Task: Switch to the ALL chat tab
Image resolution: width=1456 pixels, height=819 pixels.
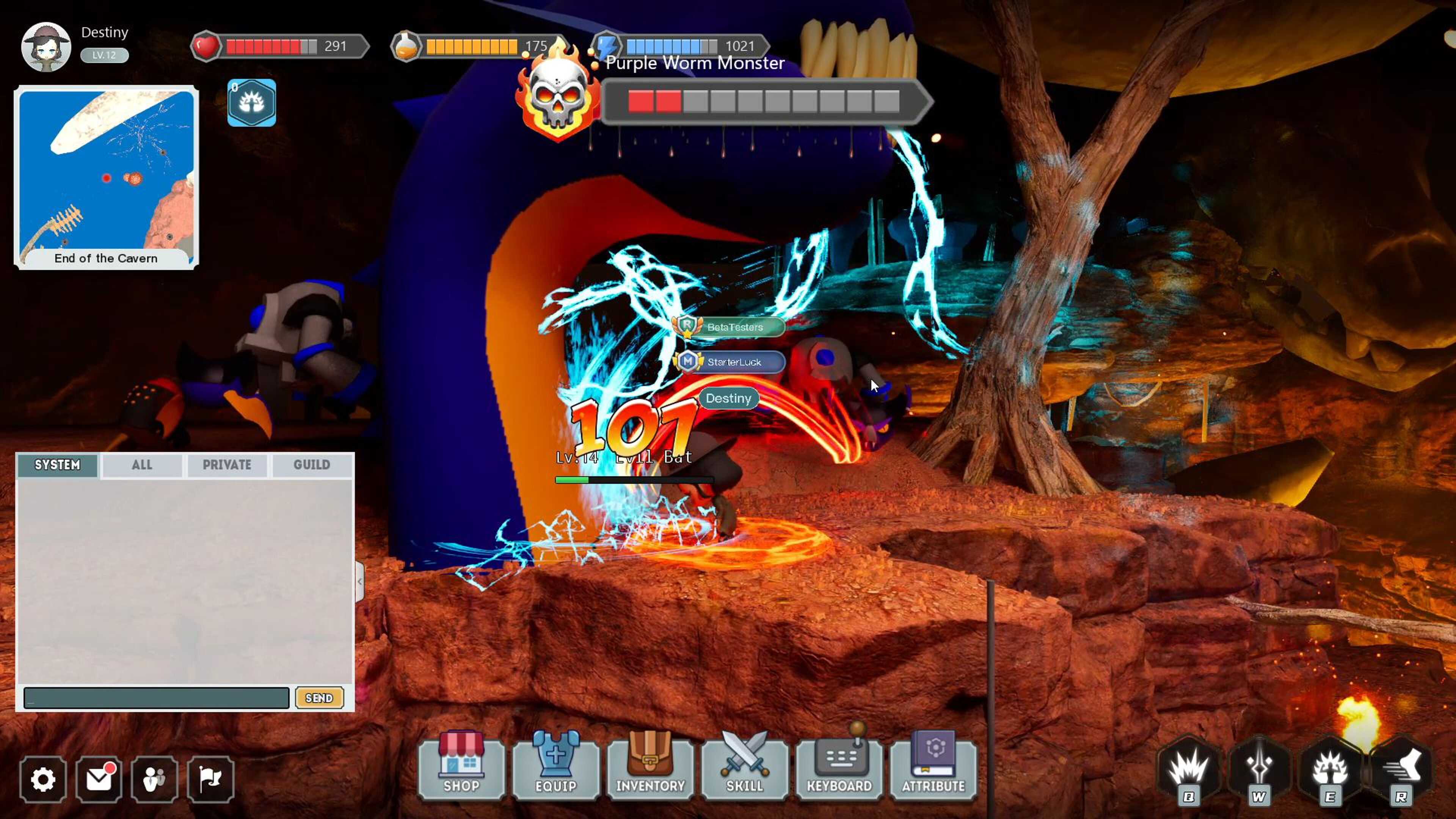Action: (141, 464)
